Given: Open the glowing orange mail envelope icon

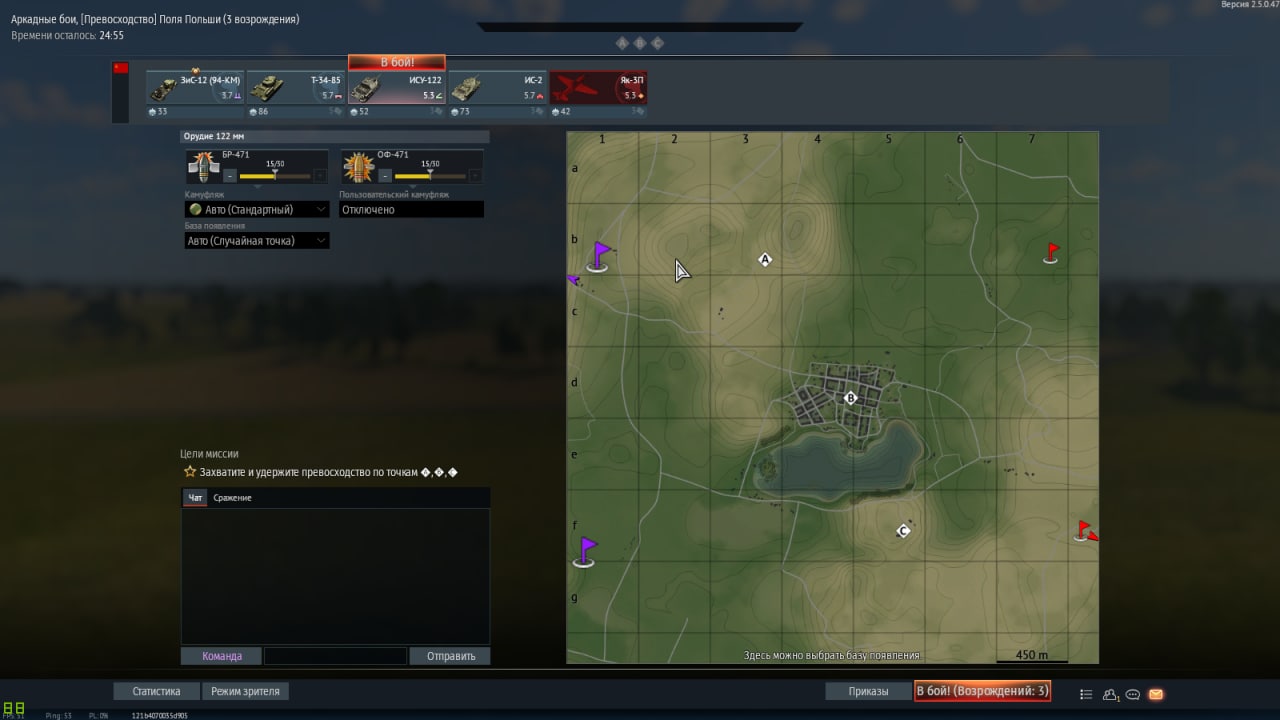Looking at the screenshot, I should (1156, 694).
